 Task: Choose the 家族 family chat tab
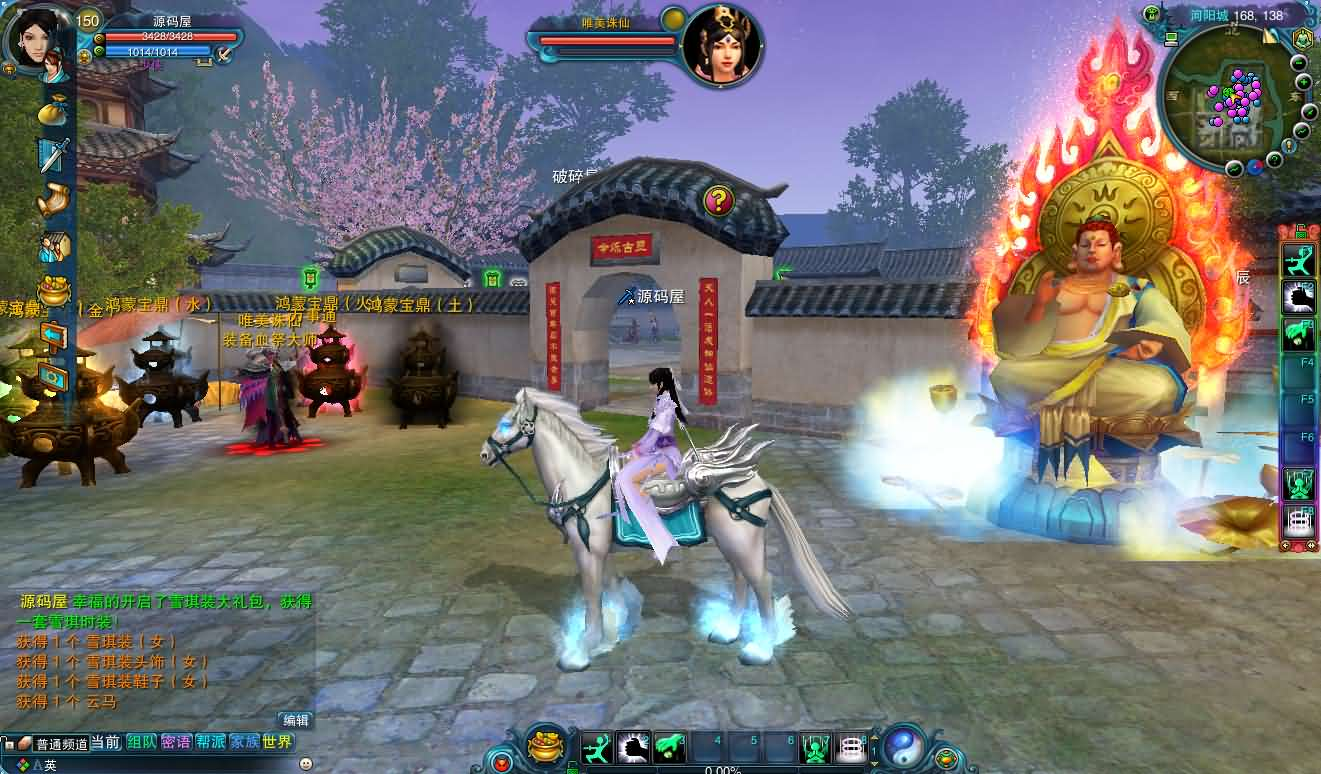(x=244, y=742)
